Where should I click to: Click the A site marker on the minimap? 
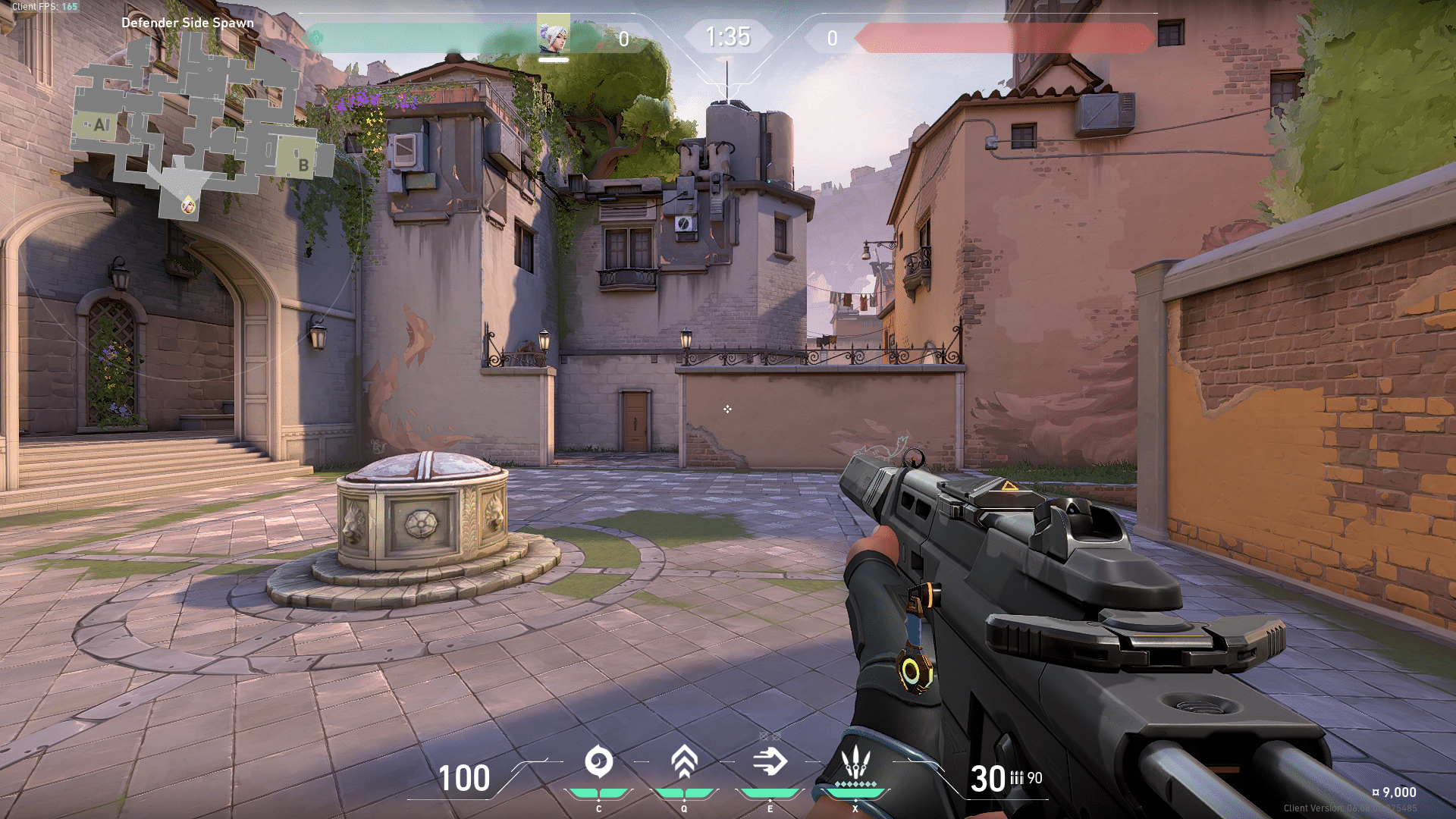(99, 124)
